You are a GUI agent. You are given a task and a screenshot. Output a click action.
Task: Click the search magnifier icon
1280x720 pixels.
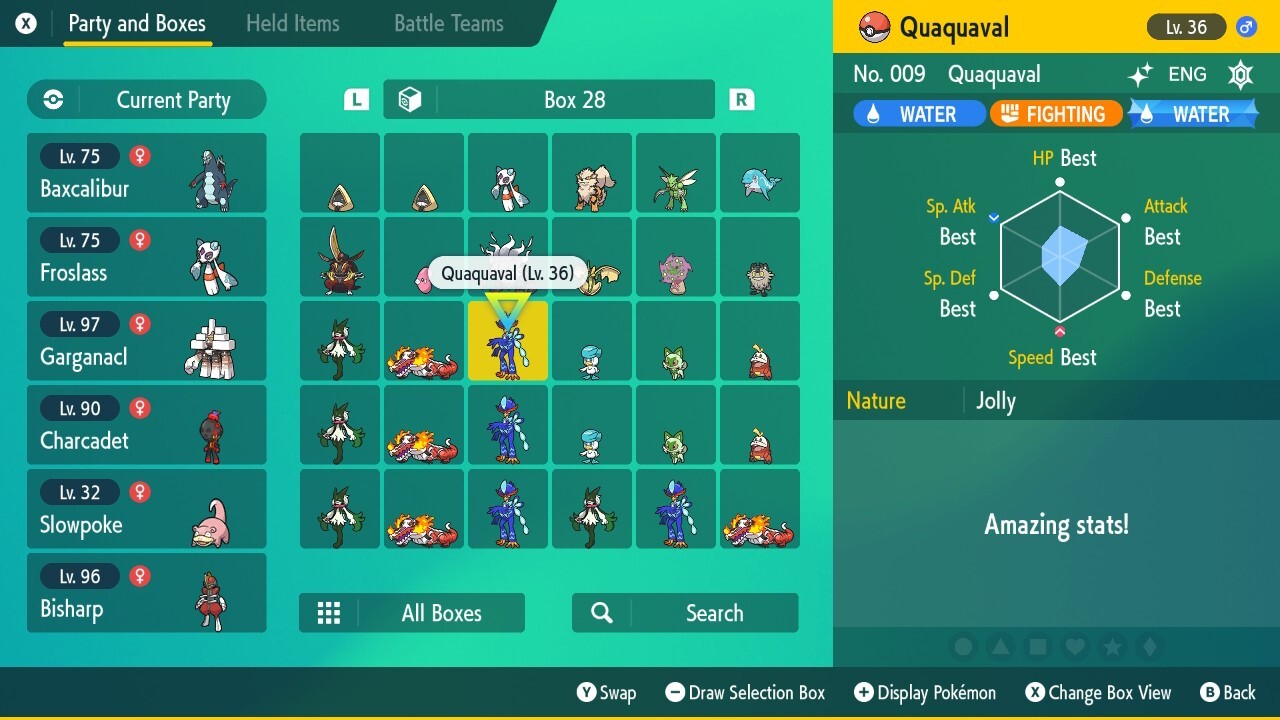[600, 612]
